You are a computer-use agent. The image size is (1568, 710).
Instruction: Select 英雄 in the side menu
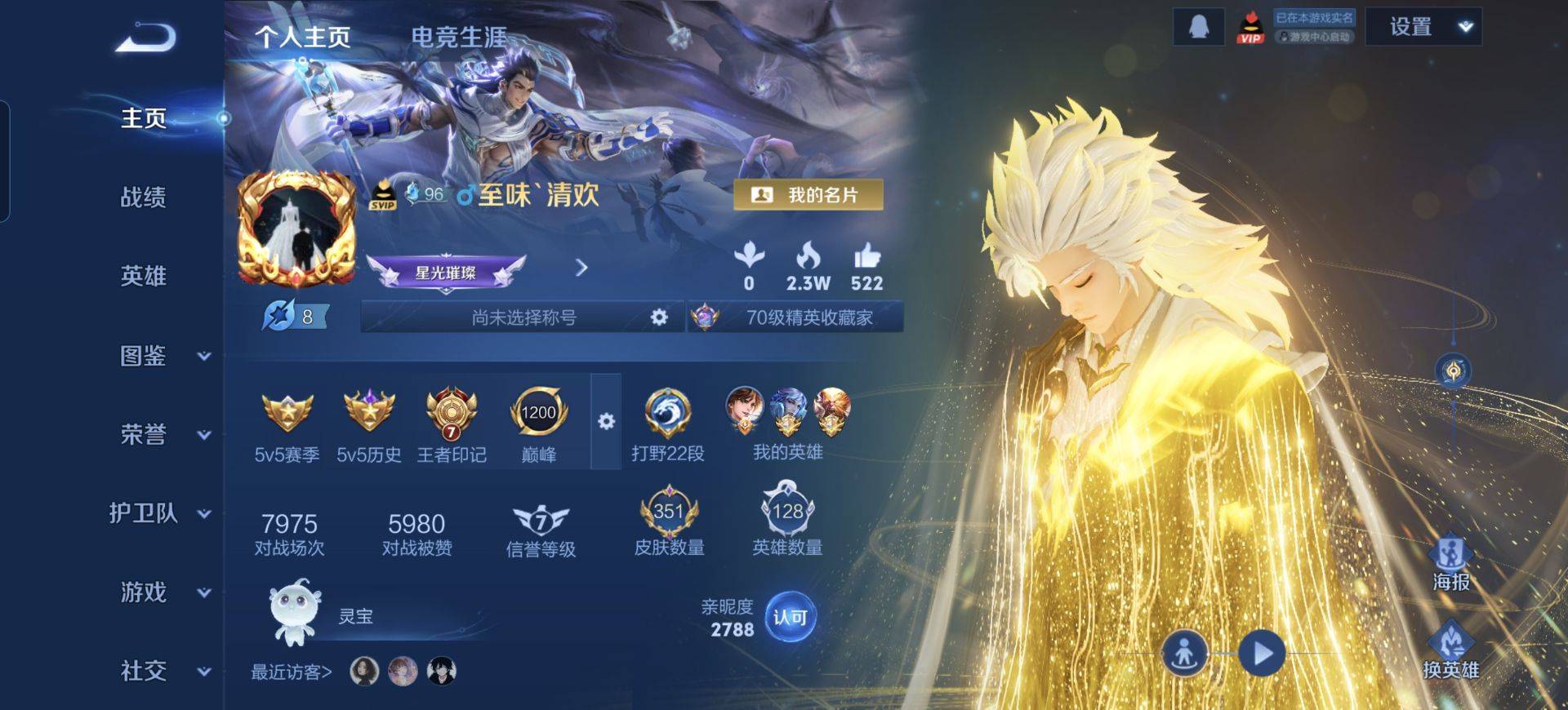(143, 276)
